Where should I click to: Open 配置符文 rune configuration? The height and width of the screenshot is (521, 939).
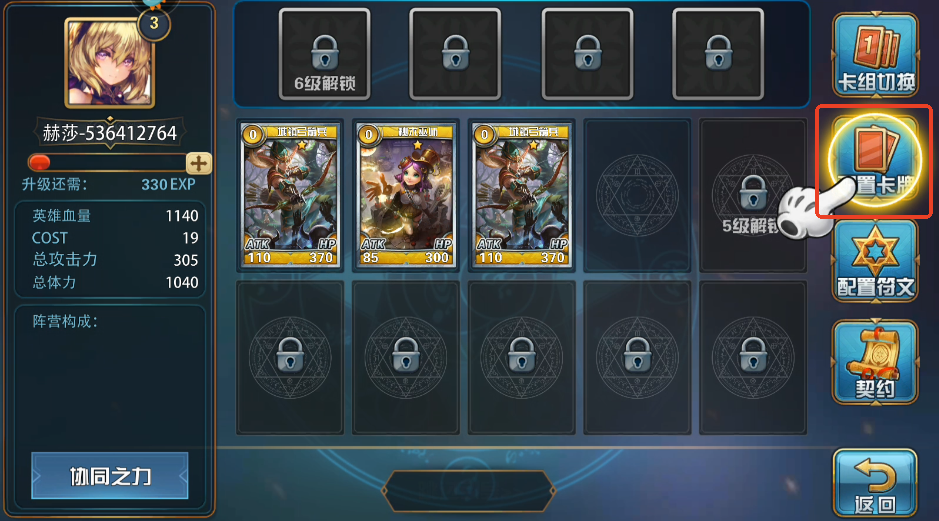click(875, 262)
